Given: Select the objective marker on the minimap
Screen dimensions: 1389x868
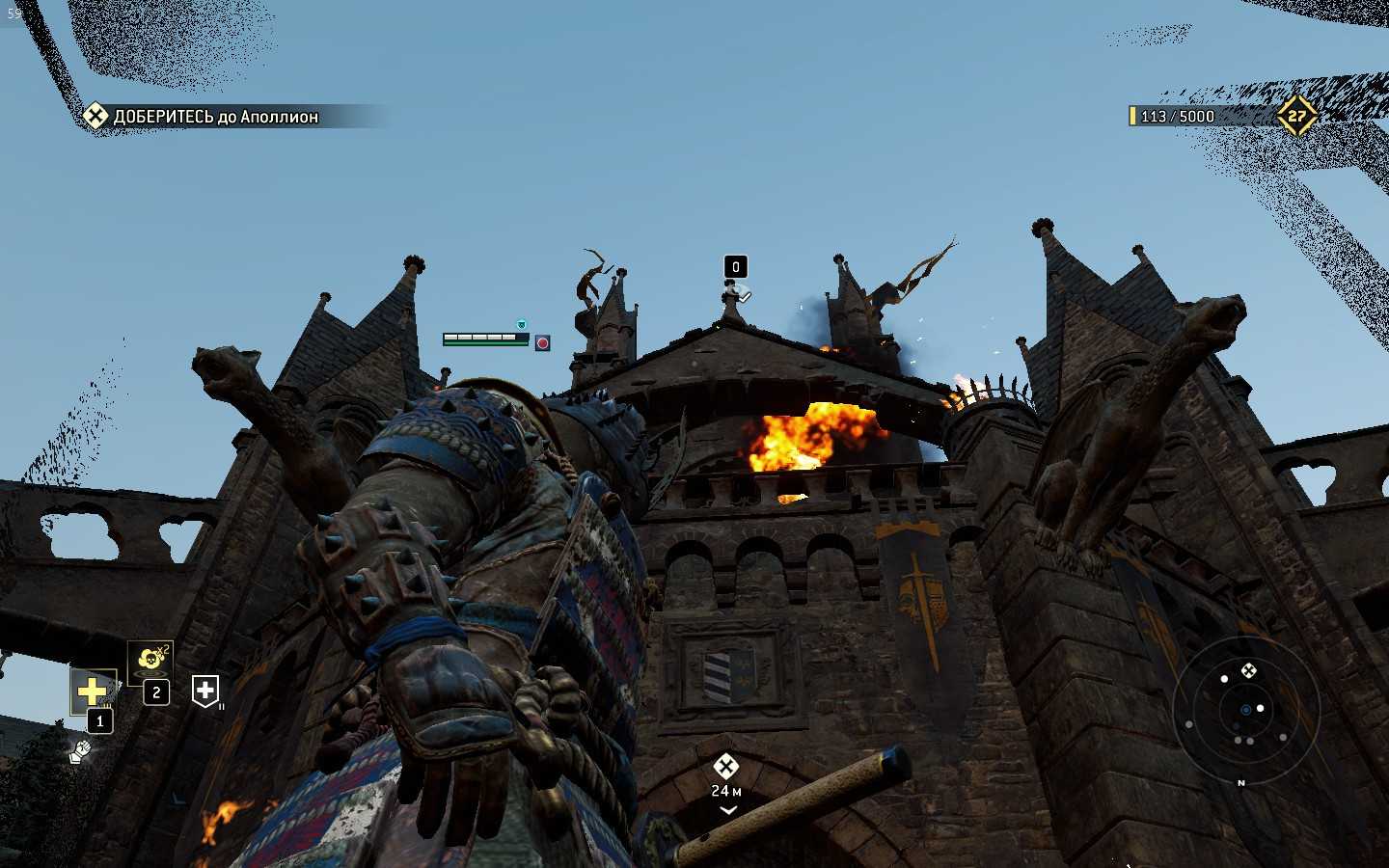Looking at the screenshot, I should [1248, 670].
